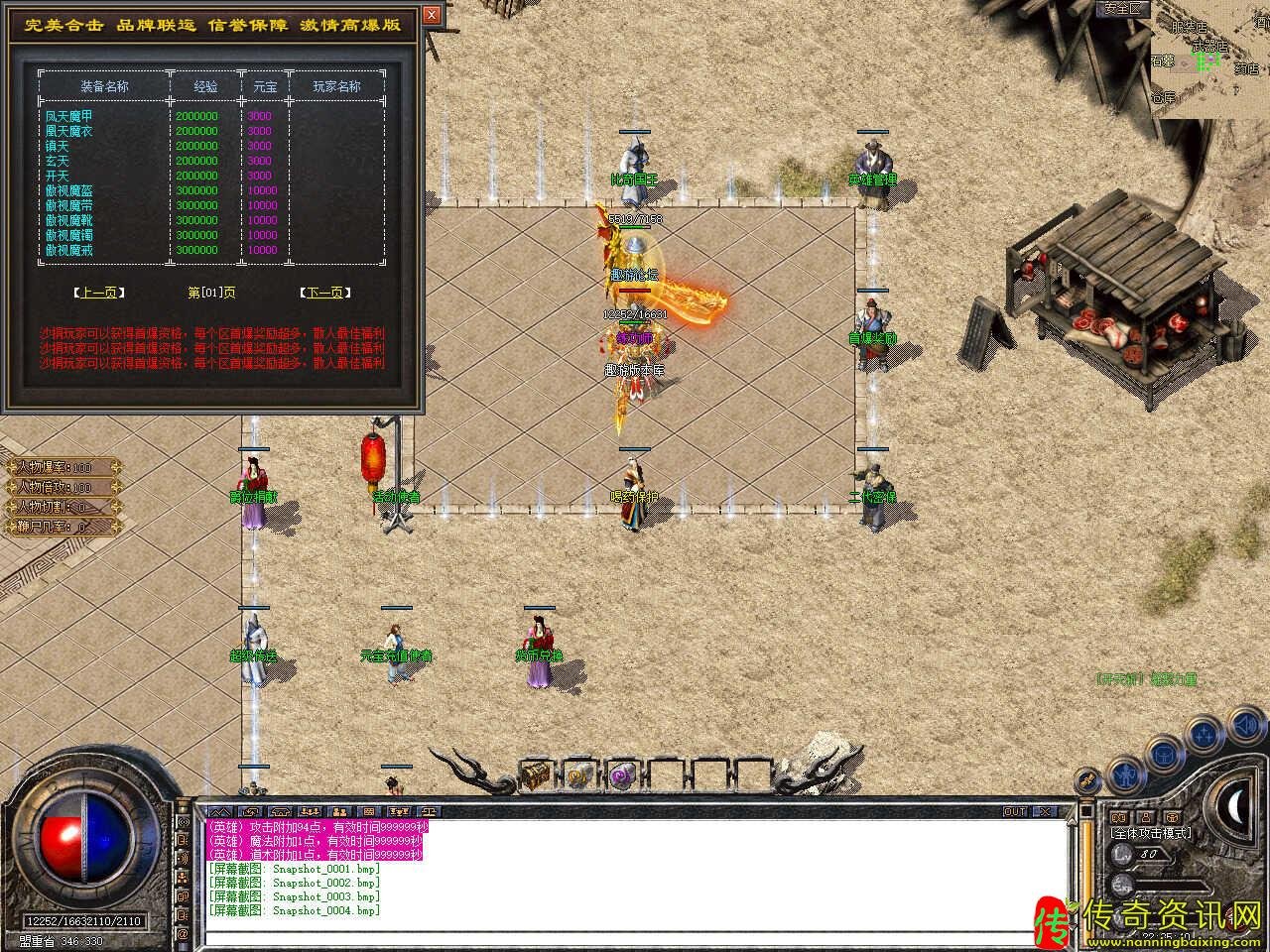This screenshot has height=952, width=1270.
Task: Click the @ chat channel button
Action: point(183,934)
